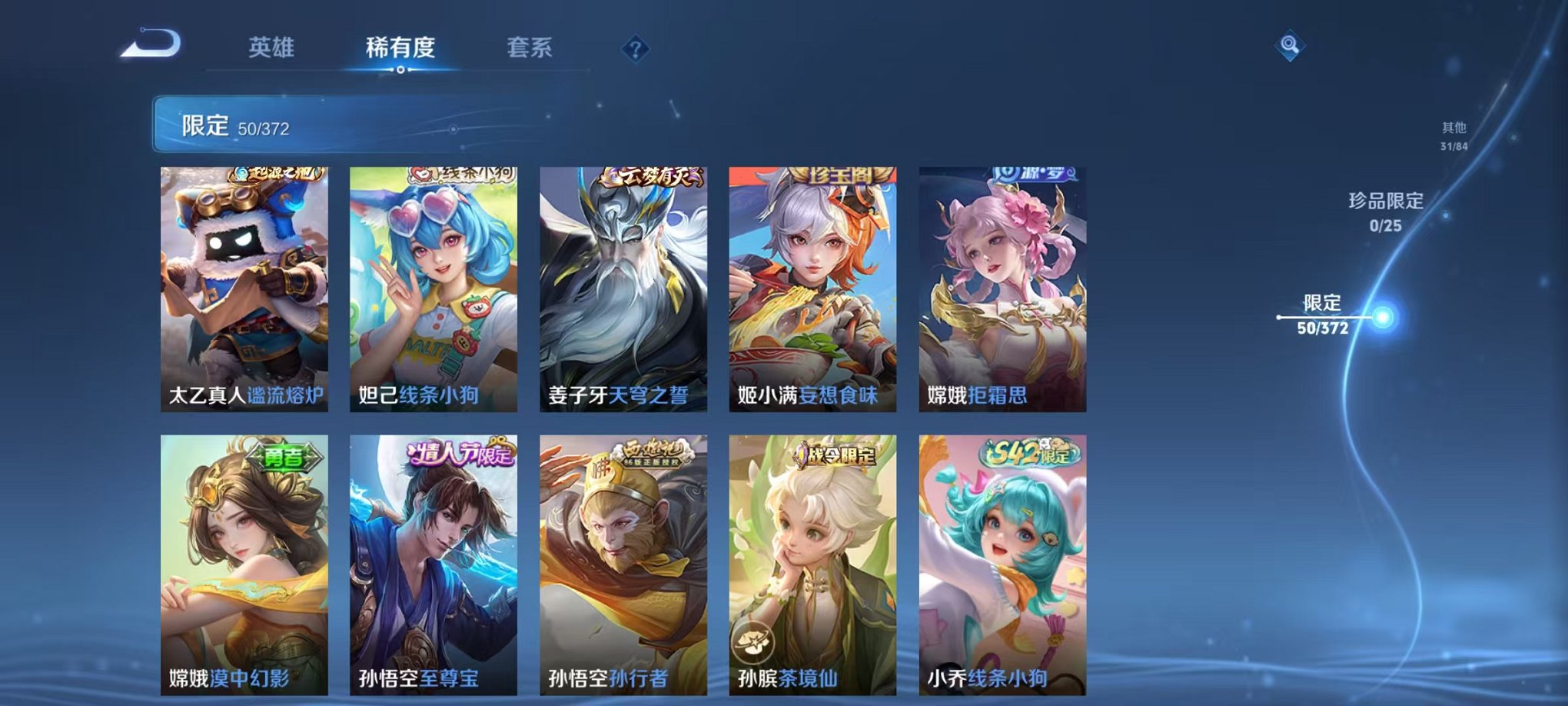The height and width of the screenshot is (706, 1568).
Task: Open the help question mark icon
Action: click(x=635, y=48)
